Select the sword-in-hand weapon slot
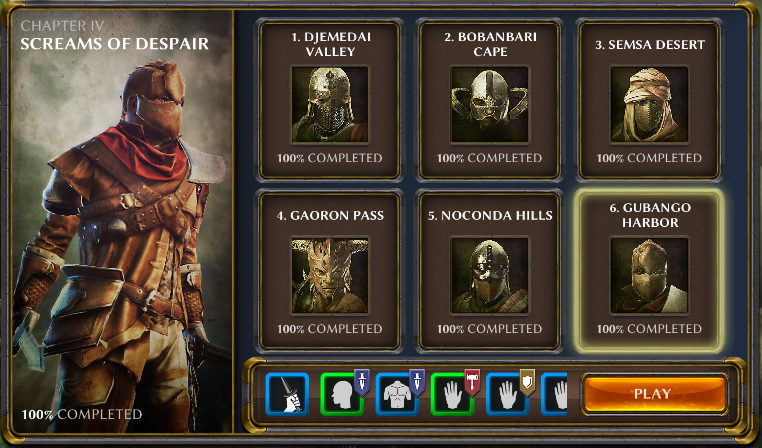The image size is (762, 448). (x=288, y=395)
